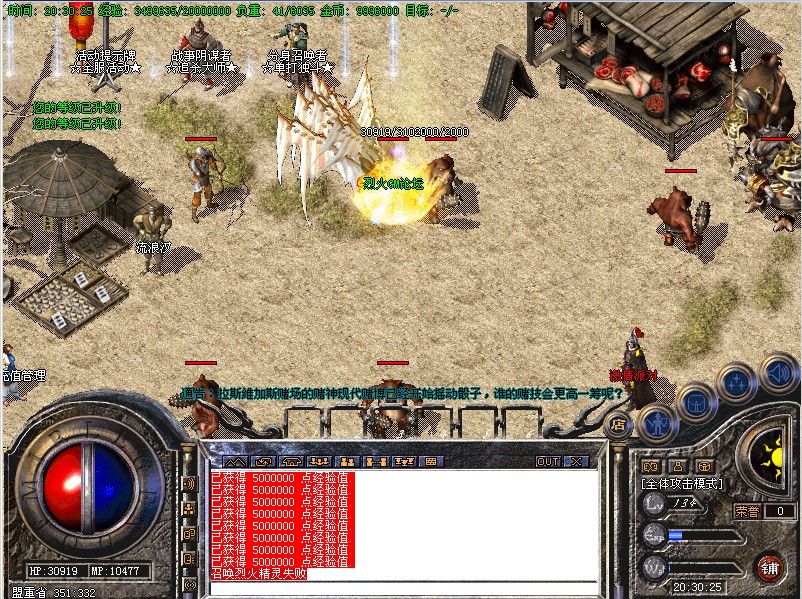
Task: Click the OUT button on the chat bar
Action: click(x=547, y=462)
